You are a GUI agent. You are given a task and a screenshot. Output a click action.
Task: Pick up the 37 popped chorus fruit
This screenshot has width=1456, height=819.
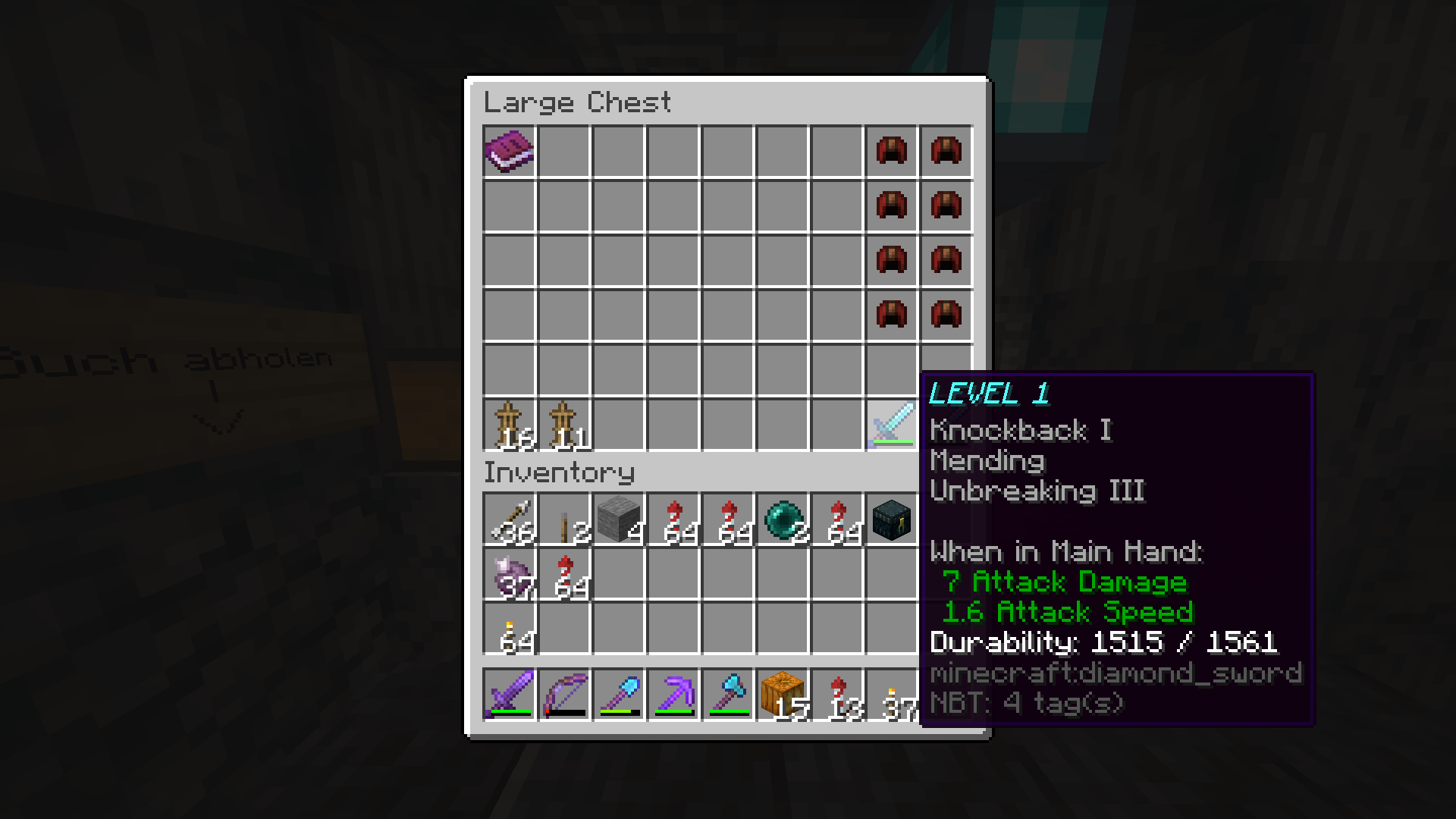[509, 576]
